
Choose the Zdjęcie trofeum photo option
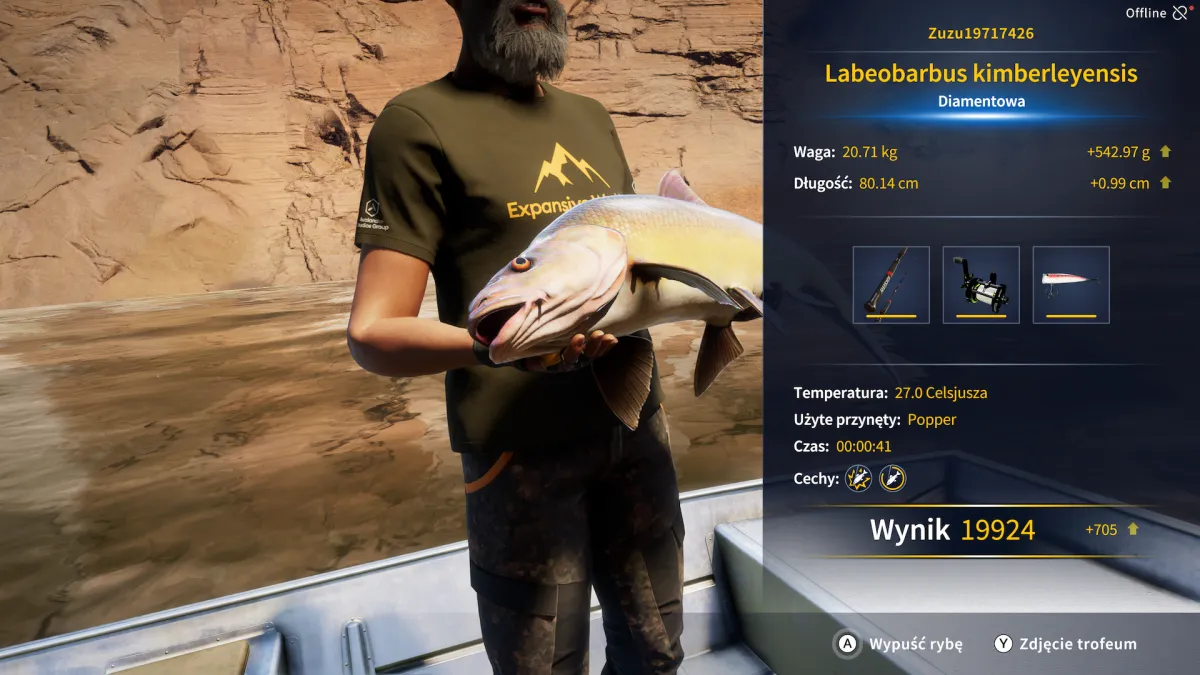coord(1066,644)
